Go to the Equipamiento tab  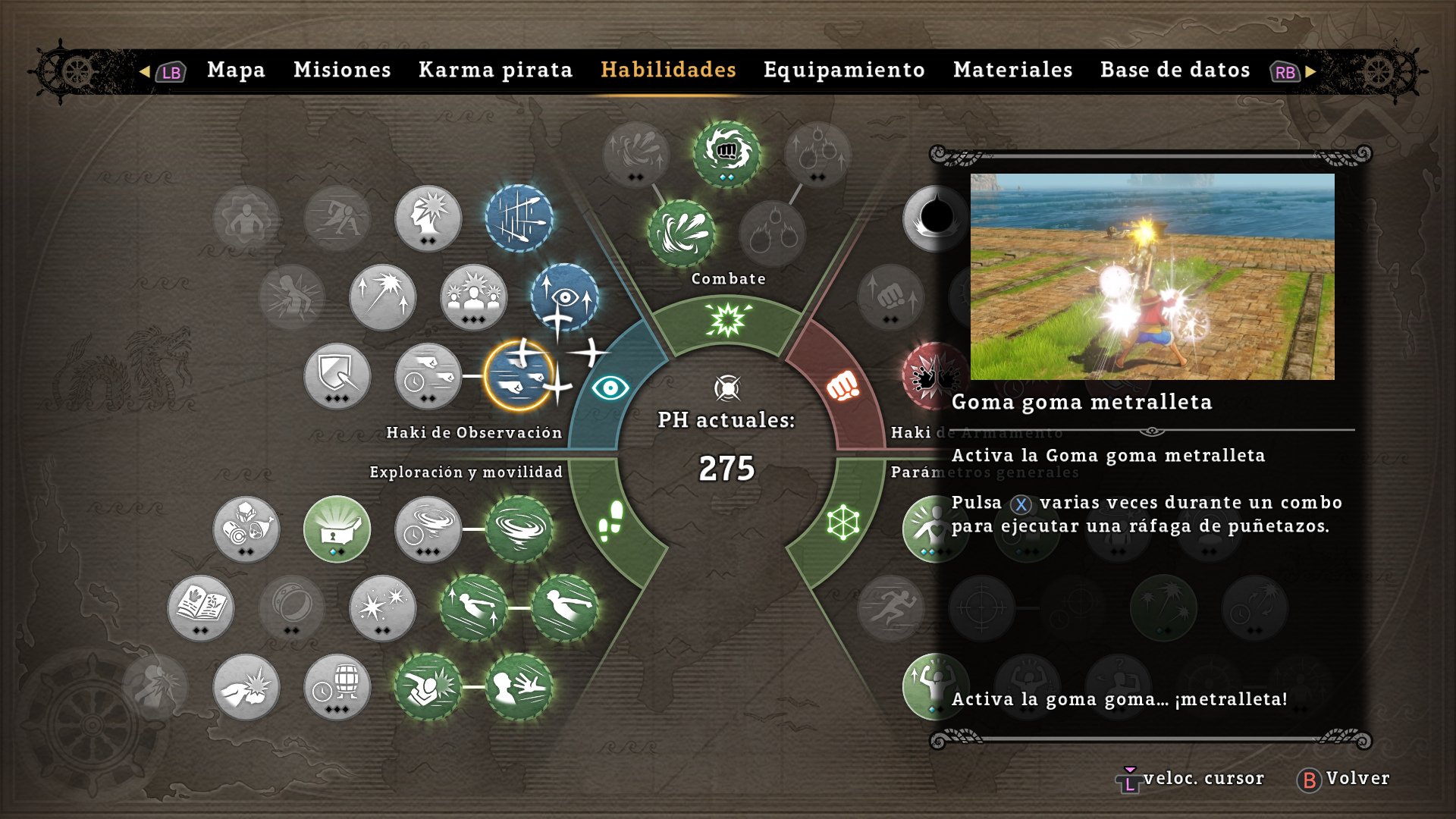click(x=844, y=71)
